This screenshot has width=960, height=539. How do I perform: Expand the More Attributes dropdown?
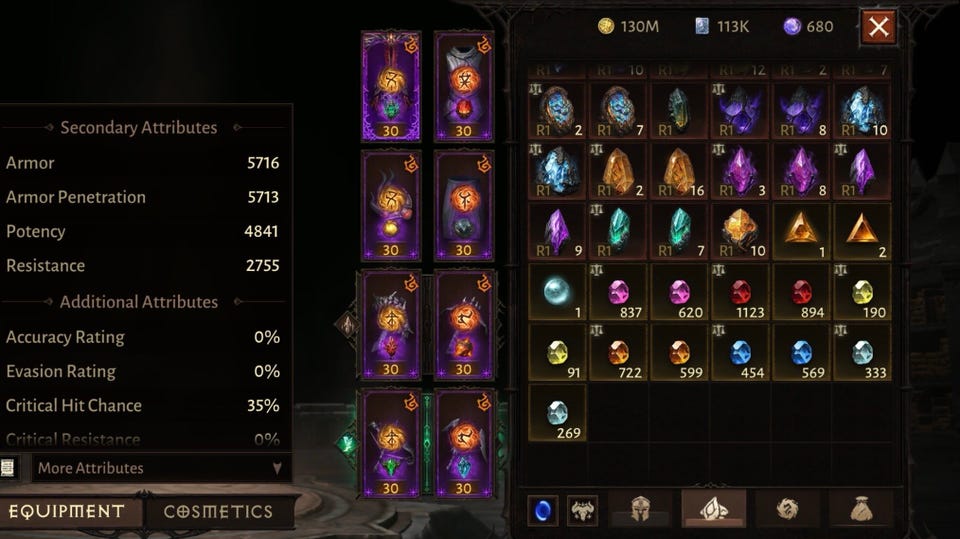[160, 468]
